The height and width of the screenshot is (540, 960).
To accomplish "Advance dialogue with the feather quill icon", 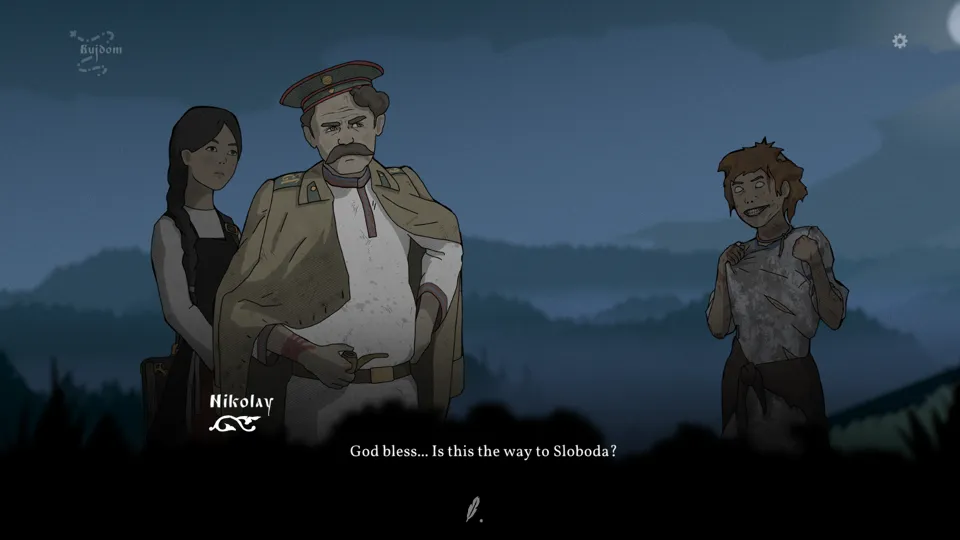I will click(473, 509).
